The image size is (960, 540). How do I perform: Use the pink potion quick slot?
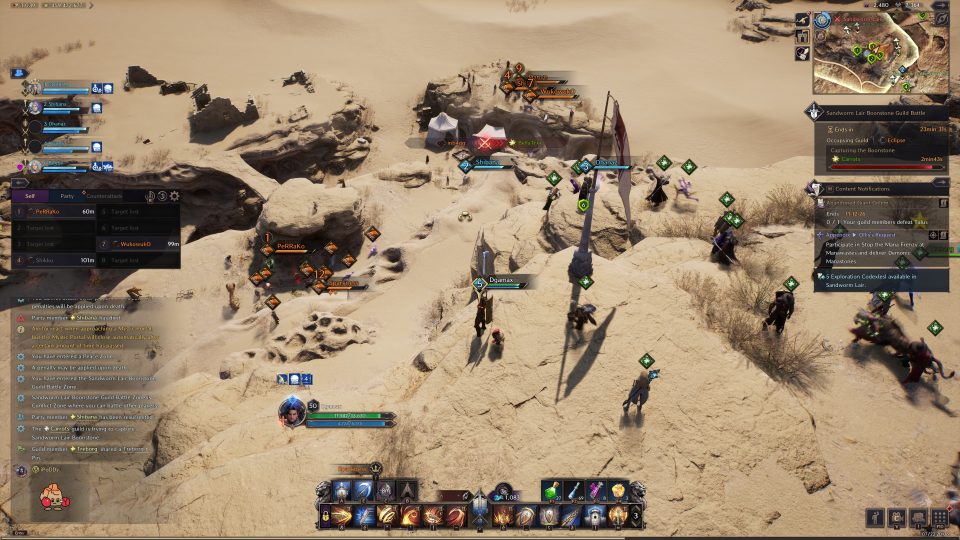(x=597, y=490)
